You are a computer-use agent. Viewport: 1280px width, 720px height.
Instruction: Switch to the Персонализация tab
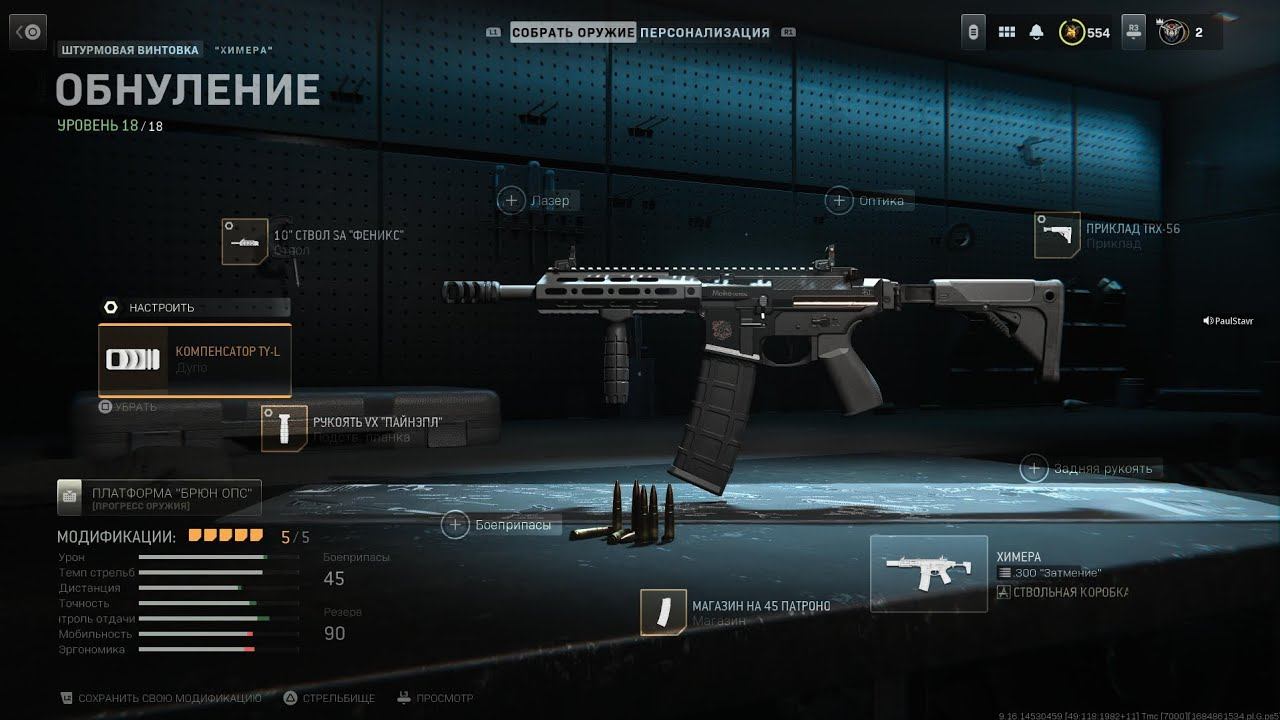(705, 33)
